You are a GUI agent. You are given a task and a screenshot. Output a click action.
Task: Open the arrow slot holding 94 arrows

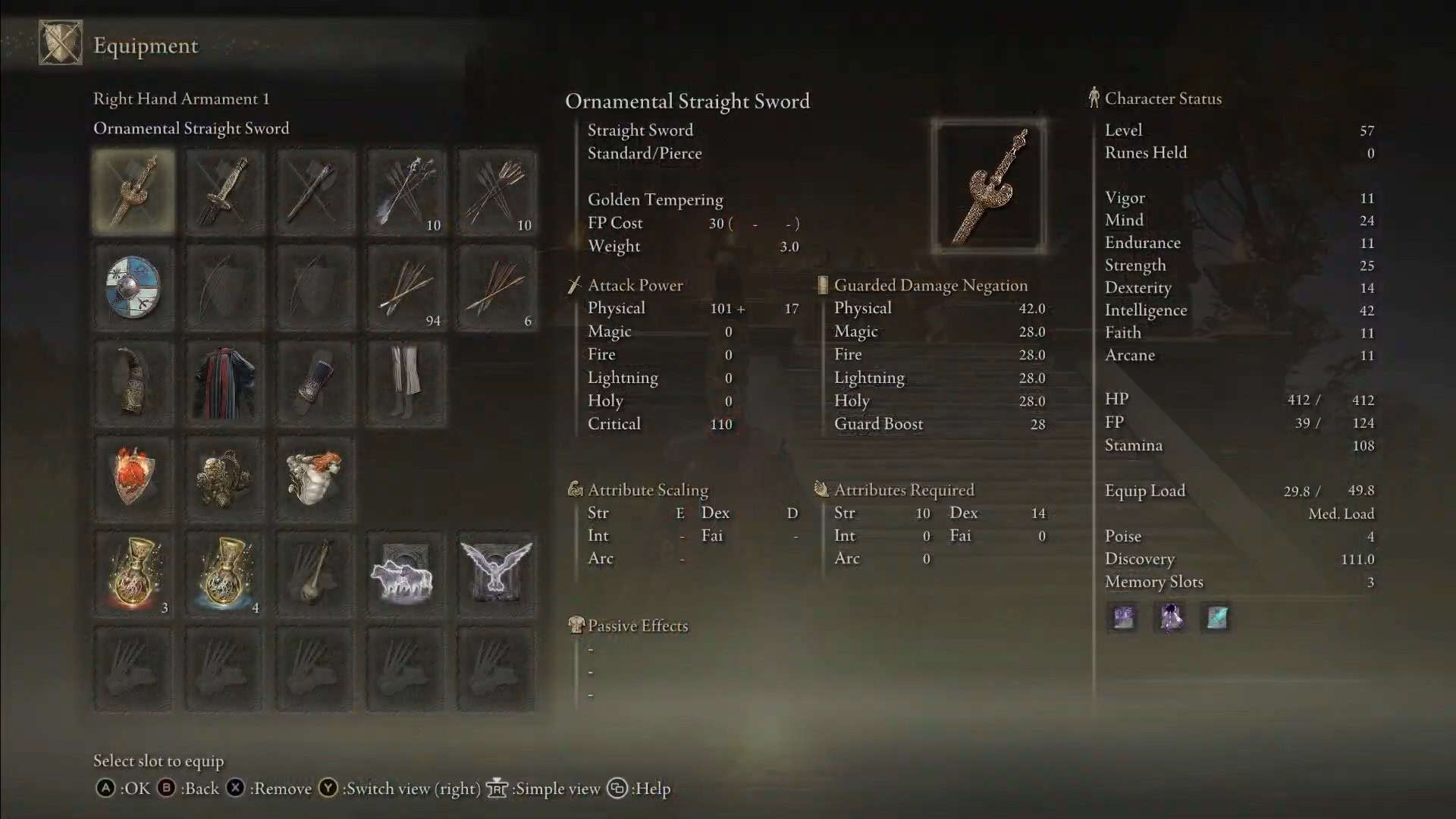pos(406,287)
